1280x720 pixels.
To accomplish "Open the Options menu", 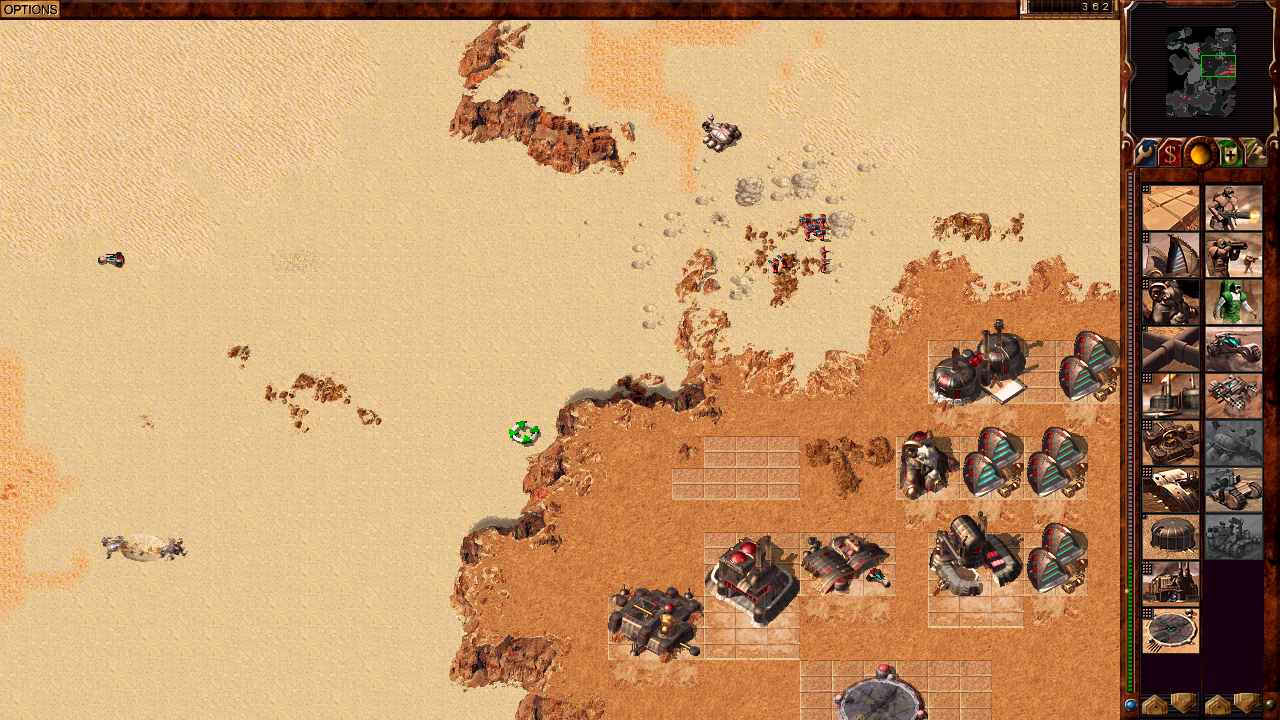I will (30, 9).
